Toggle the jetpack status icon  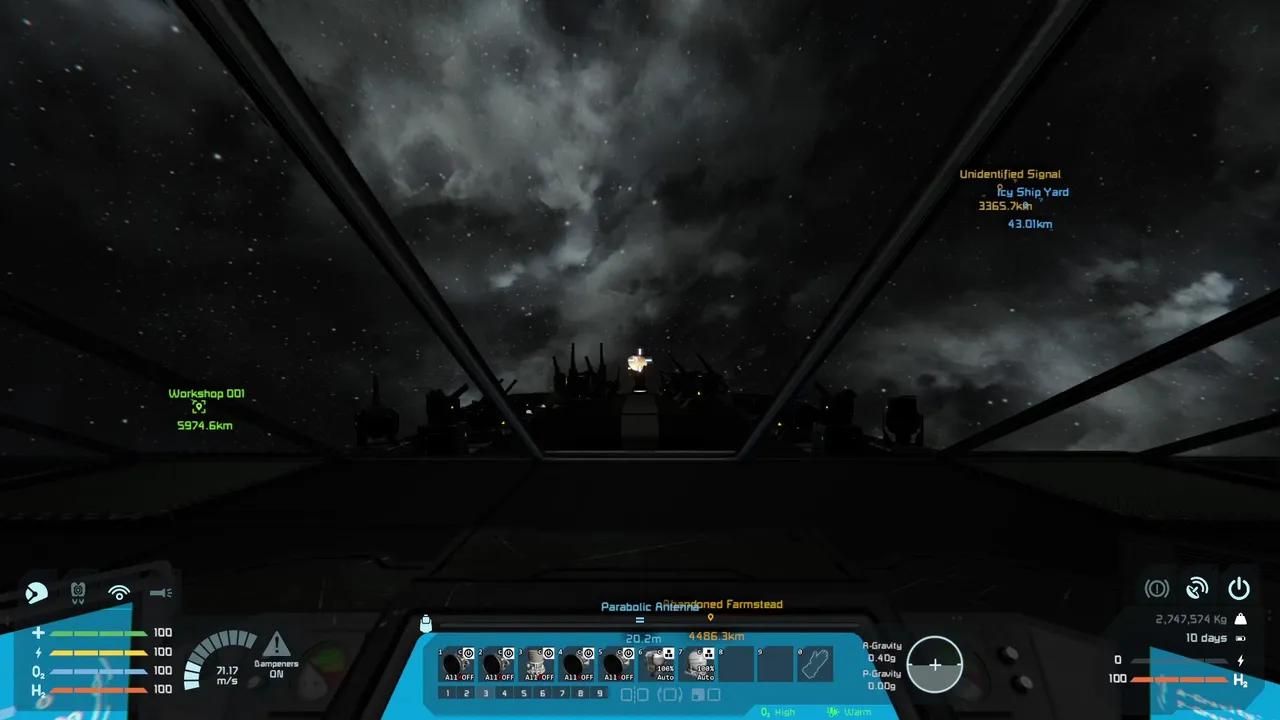[x=78, y=592]
